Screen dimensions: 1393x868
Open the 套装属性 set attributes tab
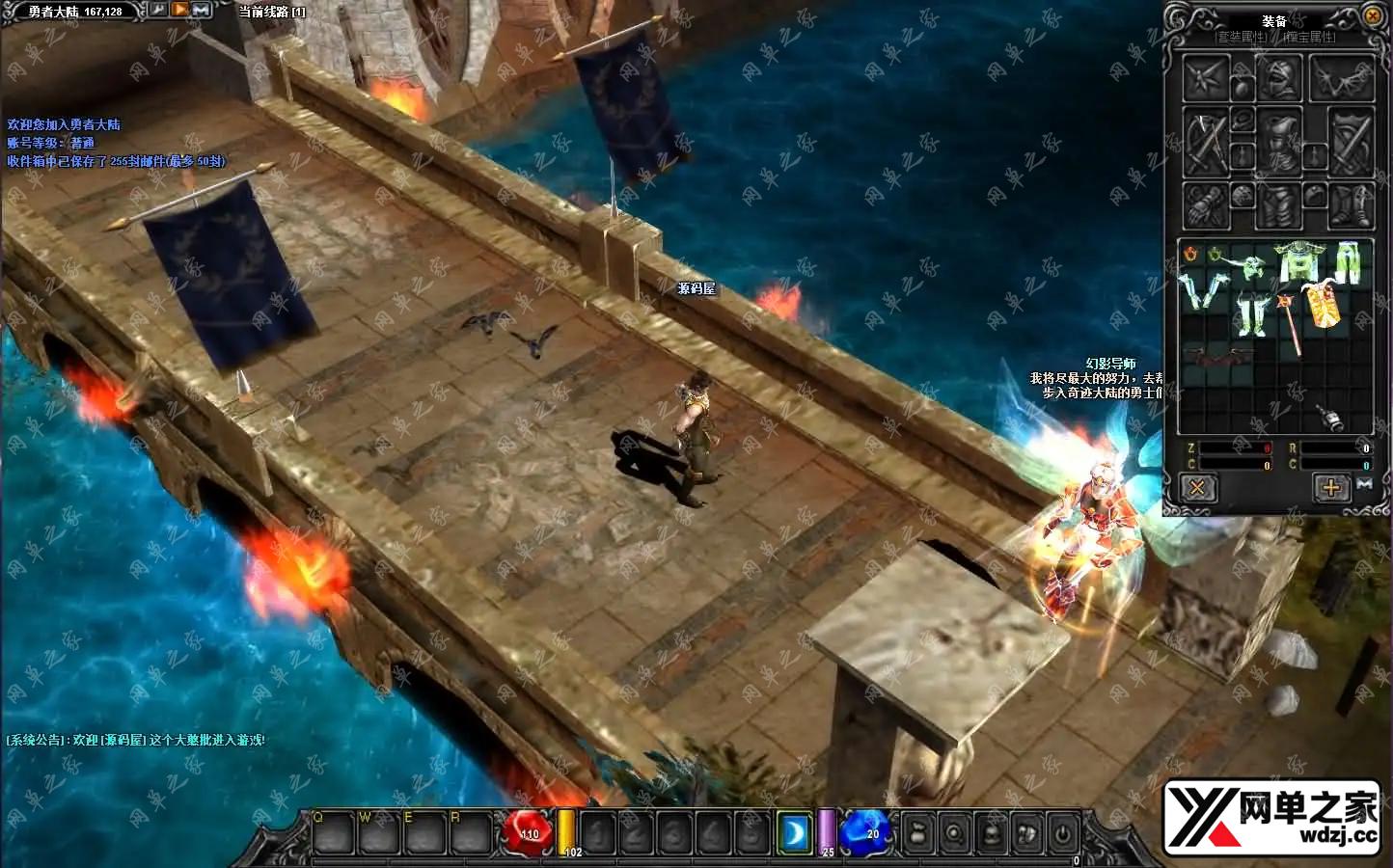tap(1241, 37)
